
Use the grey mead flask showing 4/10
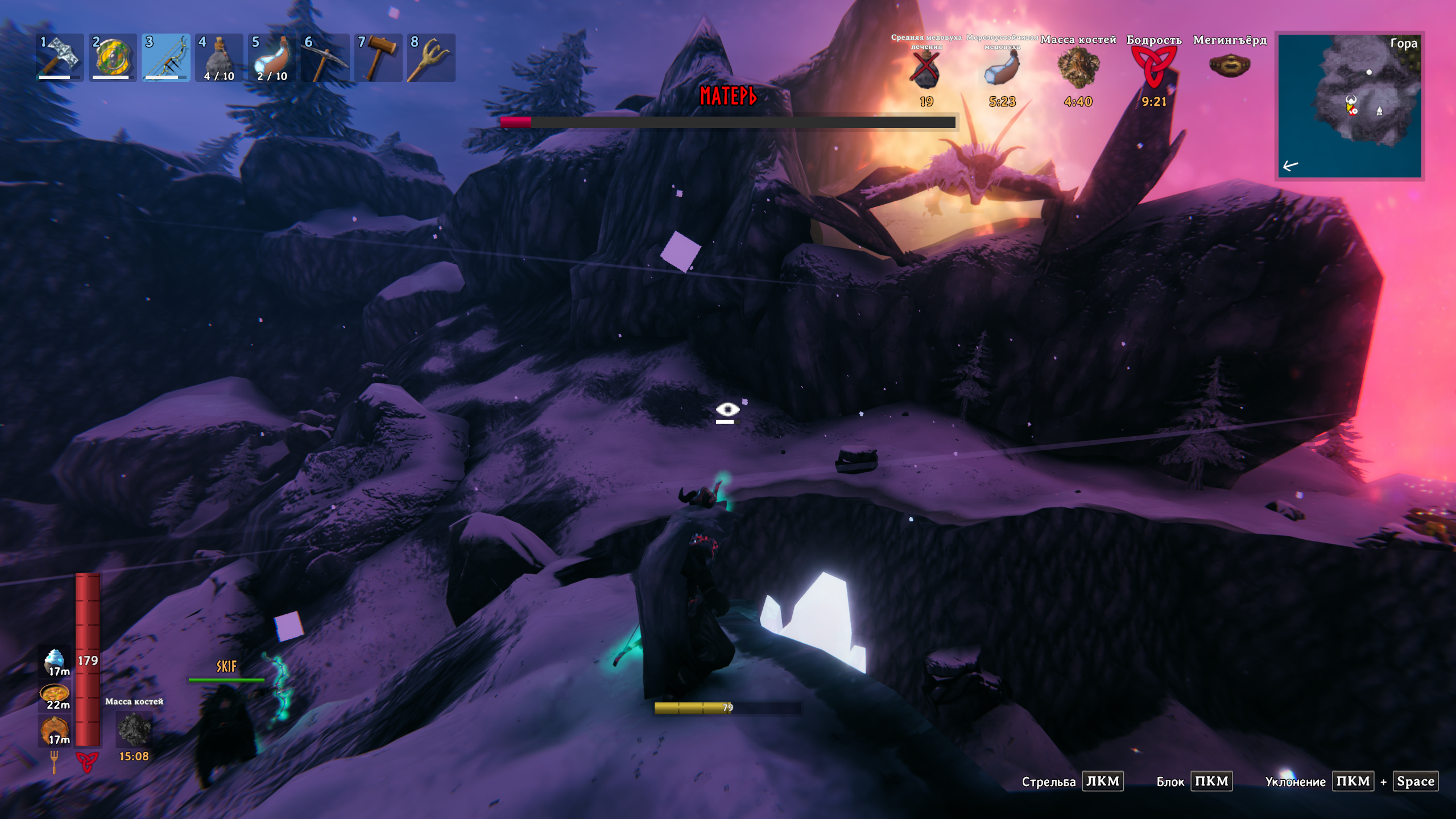click(x=219, y=57)
